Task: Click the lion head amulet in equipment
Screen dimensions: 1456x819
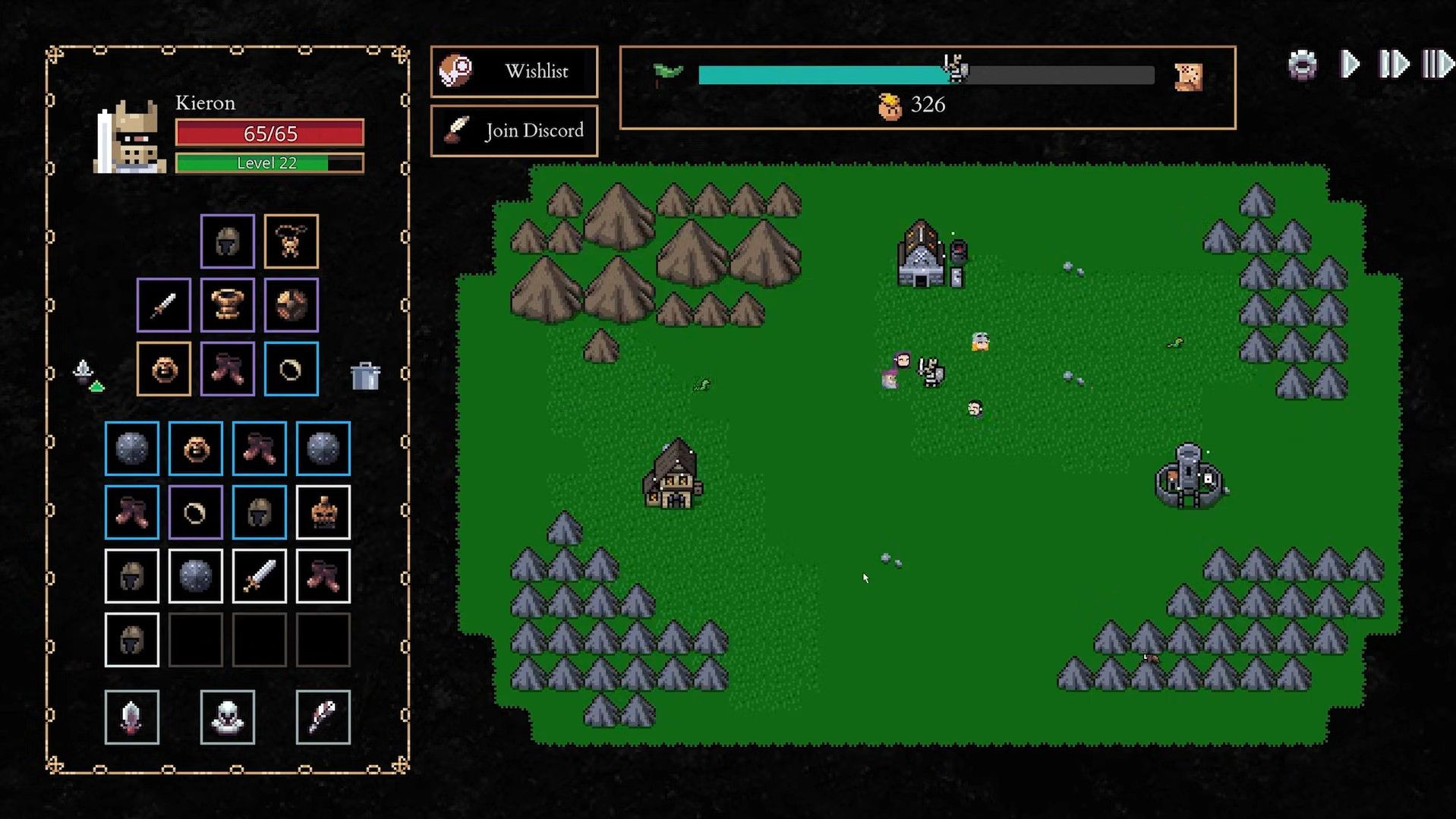Action: [x=163, y=370]
